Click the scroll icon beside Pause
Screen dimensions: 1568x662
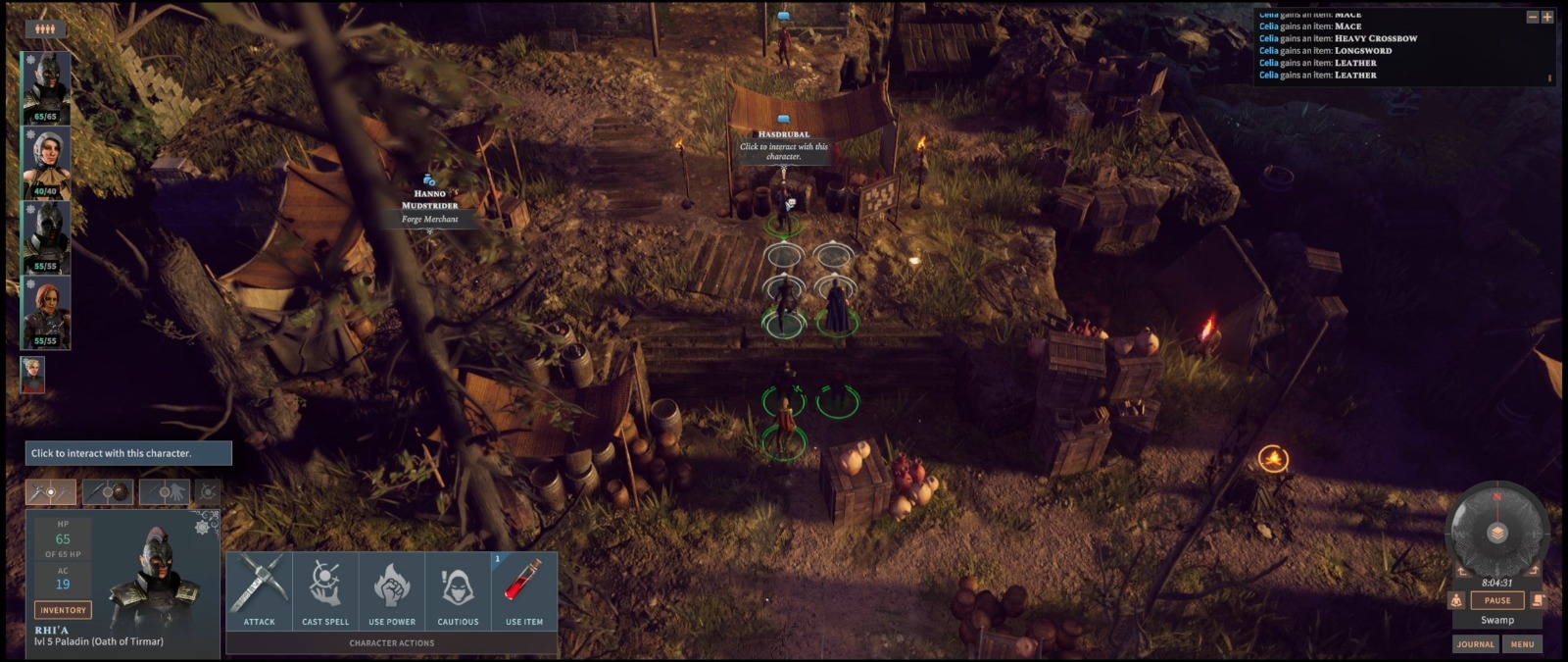tap(1538, 600)
